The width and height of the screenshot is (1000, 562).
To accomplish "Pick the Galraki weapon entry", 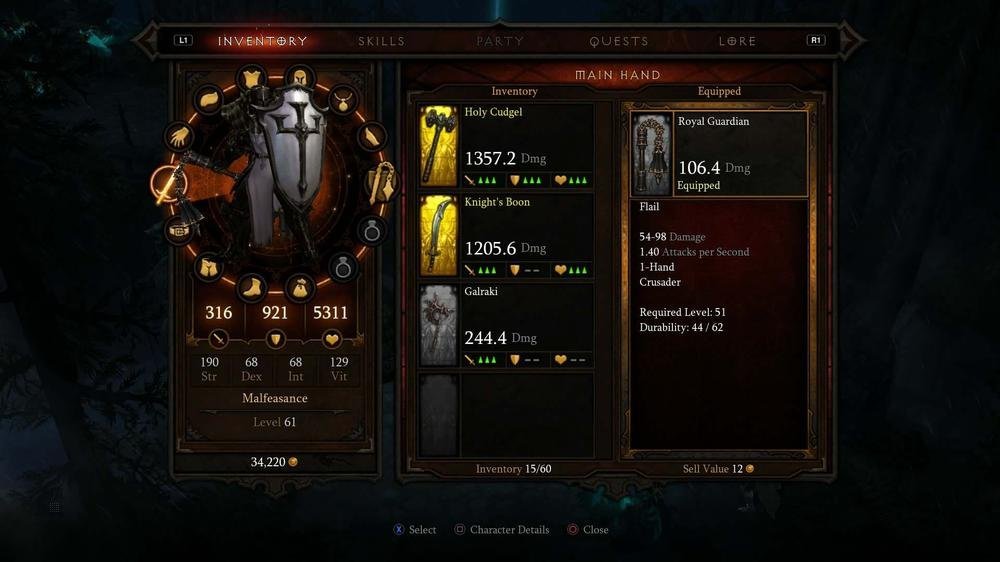I will (x=505, y=325).
